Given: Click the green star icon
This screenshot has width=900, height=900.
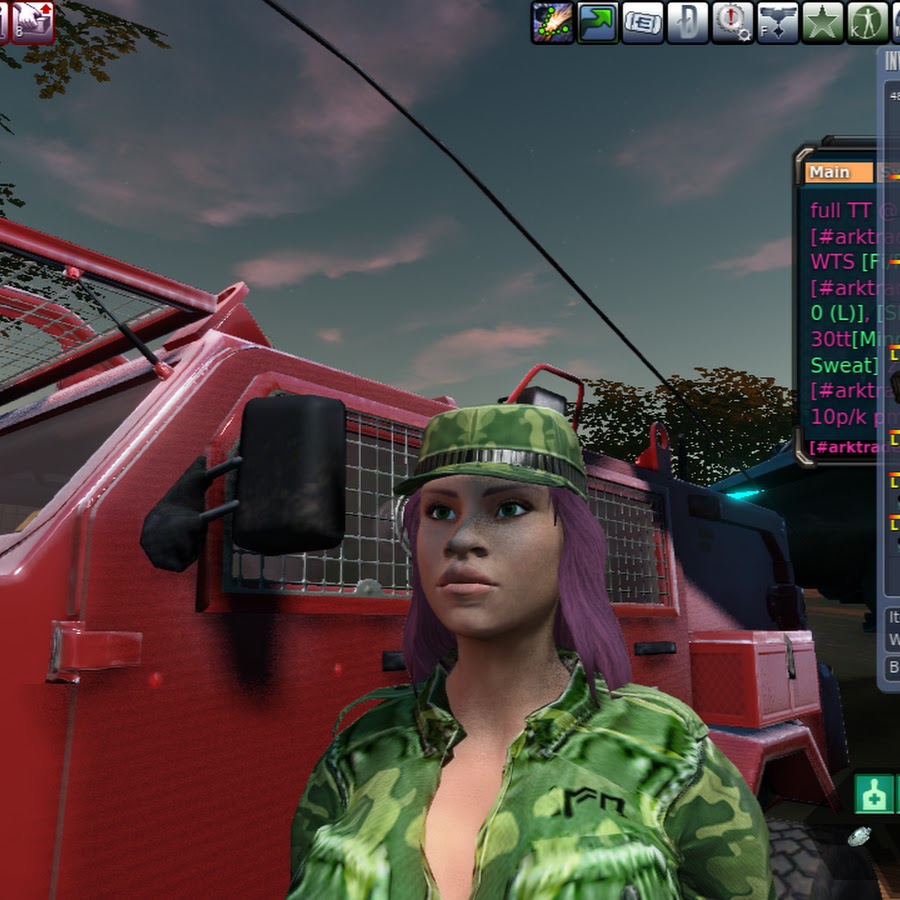Looking at the screenshot, I should pyautogui.click(x=823, y=22).
